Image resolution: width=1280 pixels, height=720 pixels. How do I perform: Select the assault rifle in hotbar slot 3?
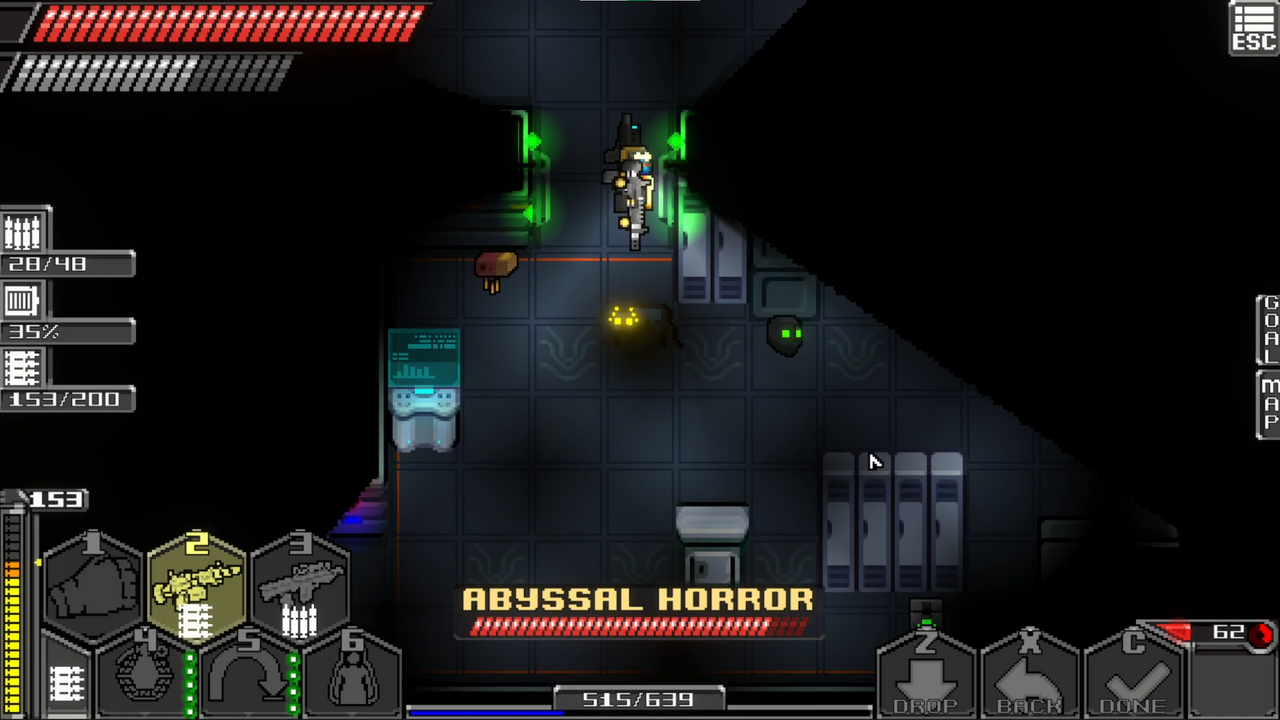point(300,580)
